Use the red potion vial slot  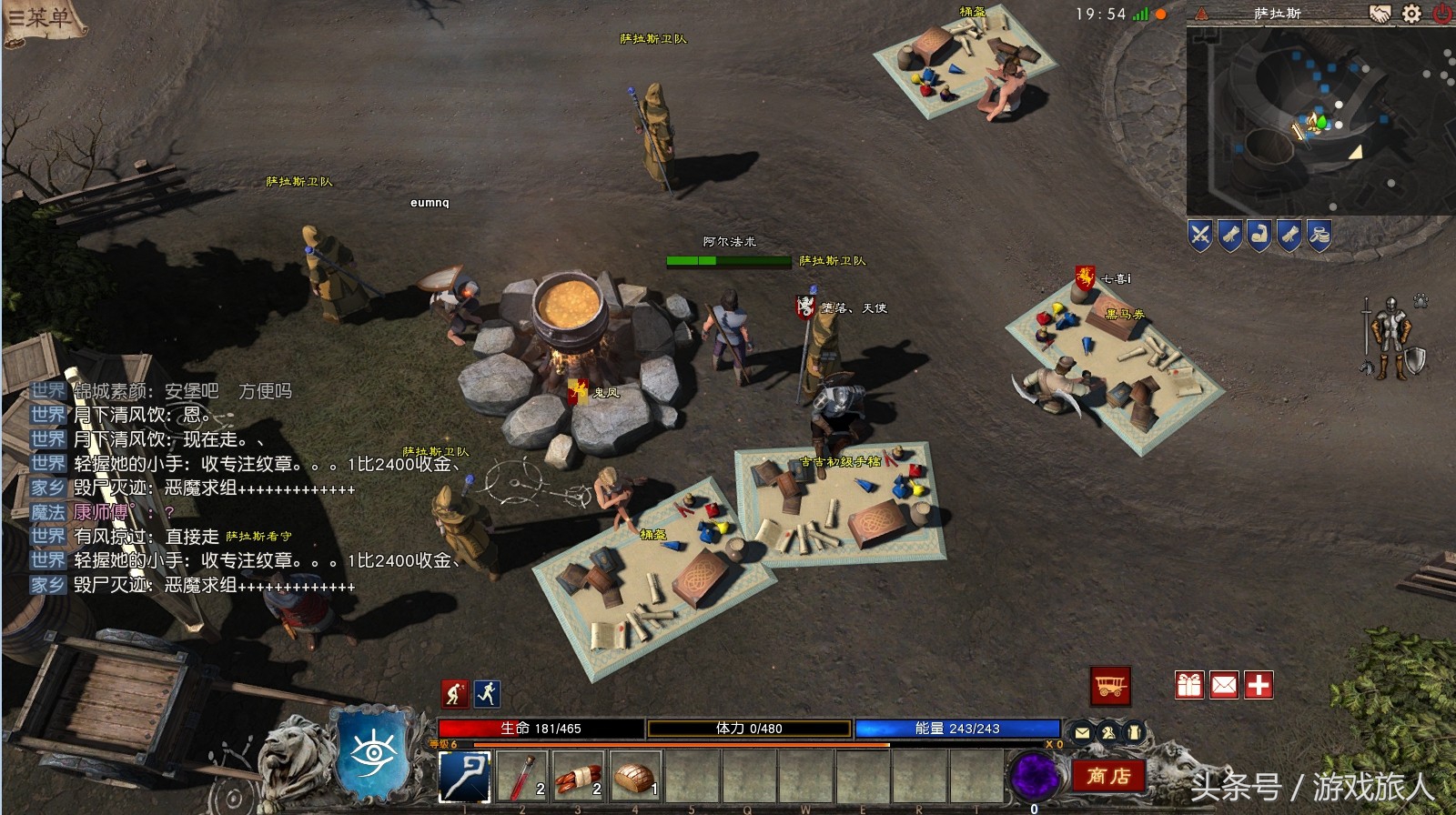tap(522, 778)
